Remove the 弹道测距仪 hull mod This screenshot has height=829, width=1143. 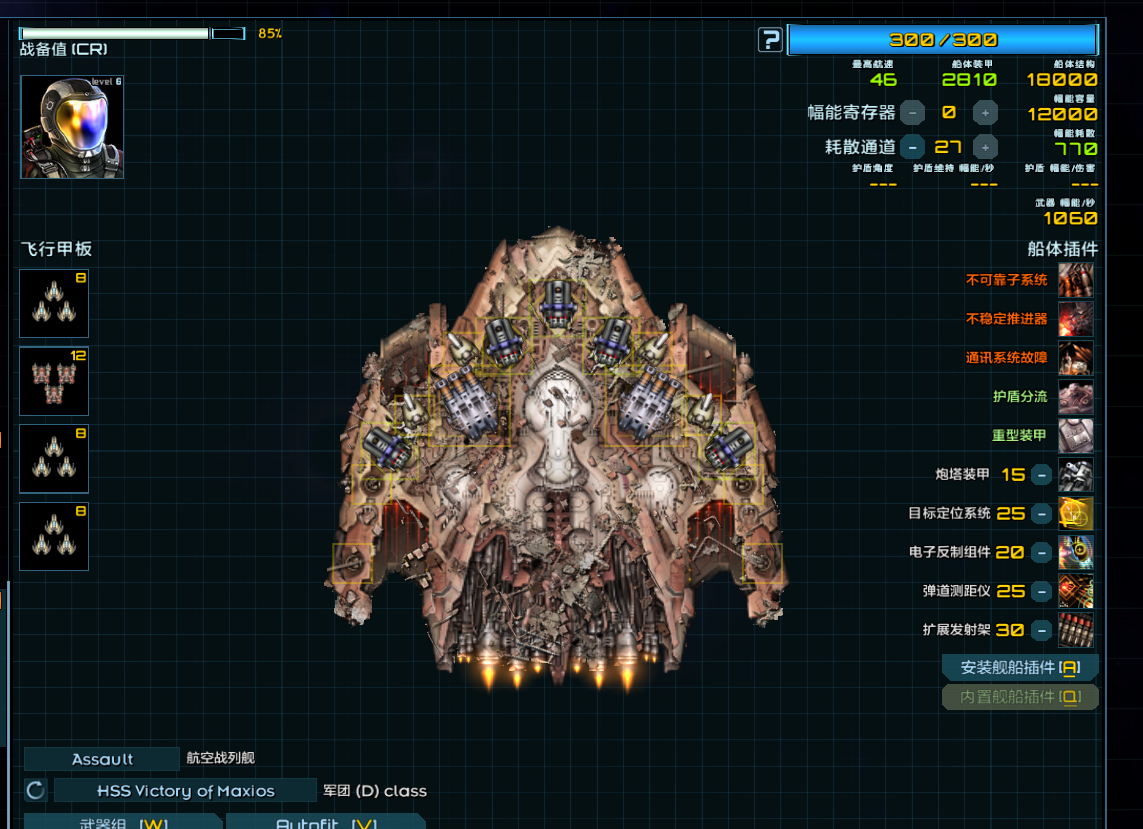pyautogui.click(x=1041, y=591)
